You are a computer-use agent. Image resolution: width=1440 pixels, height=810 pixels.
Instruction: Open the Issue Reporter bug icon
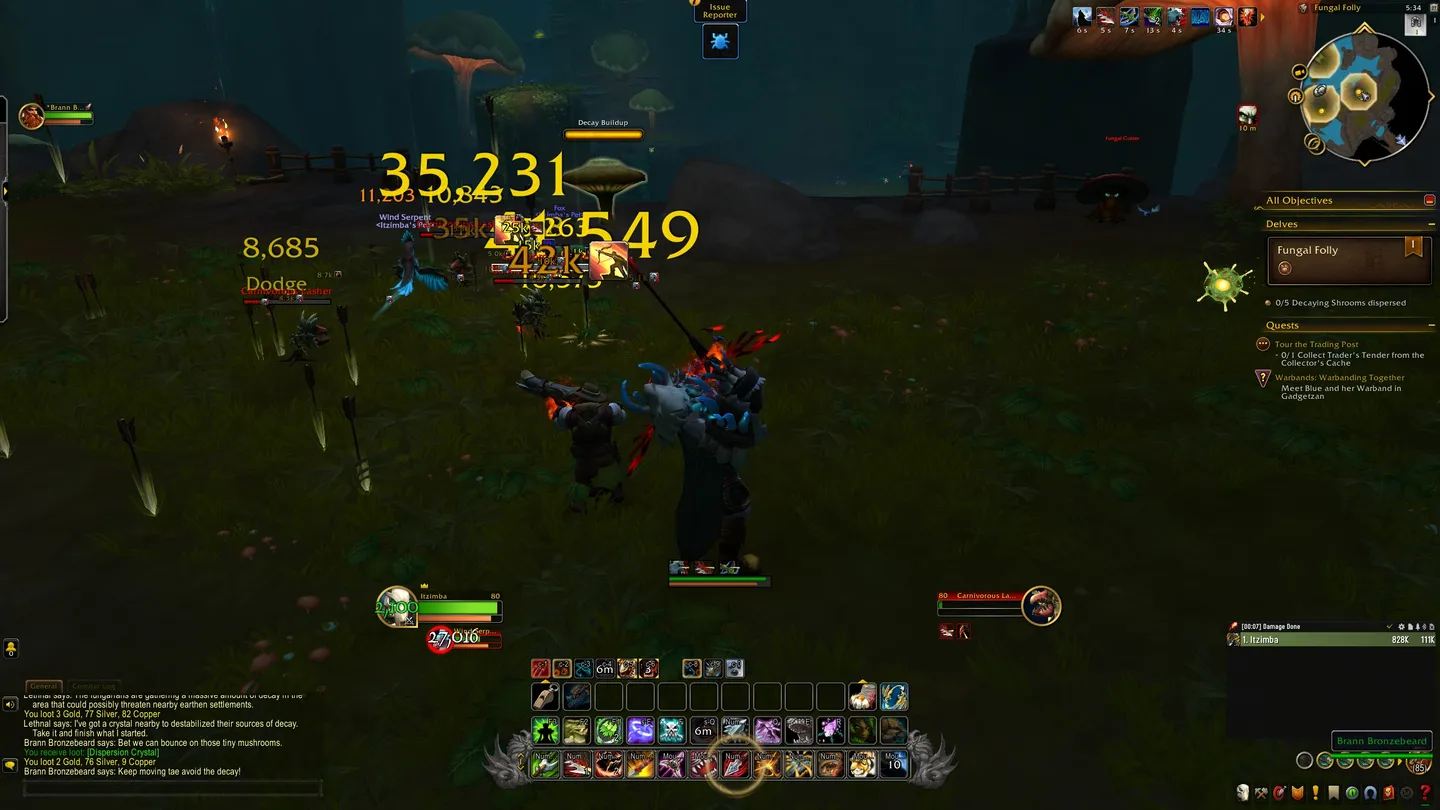click(x=720, y=41)
